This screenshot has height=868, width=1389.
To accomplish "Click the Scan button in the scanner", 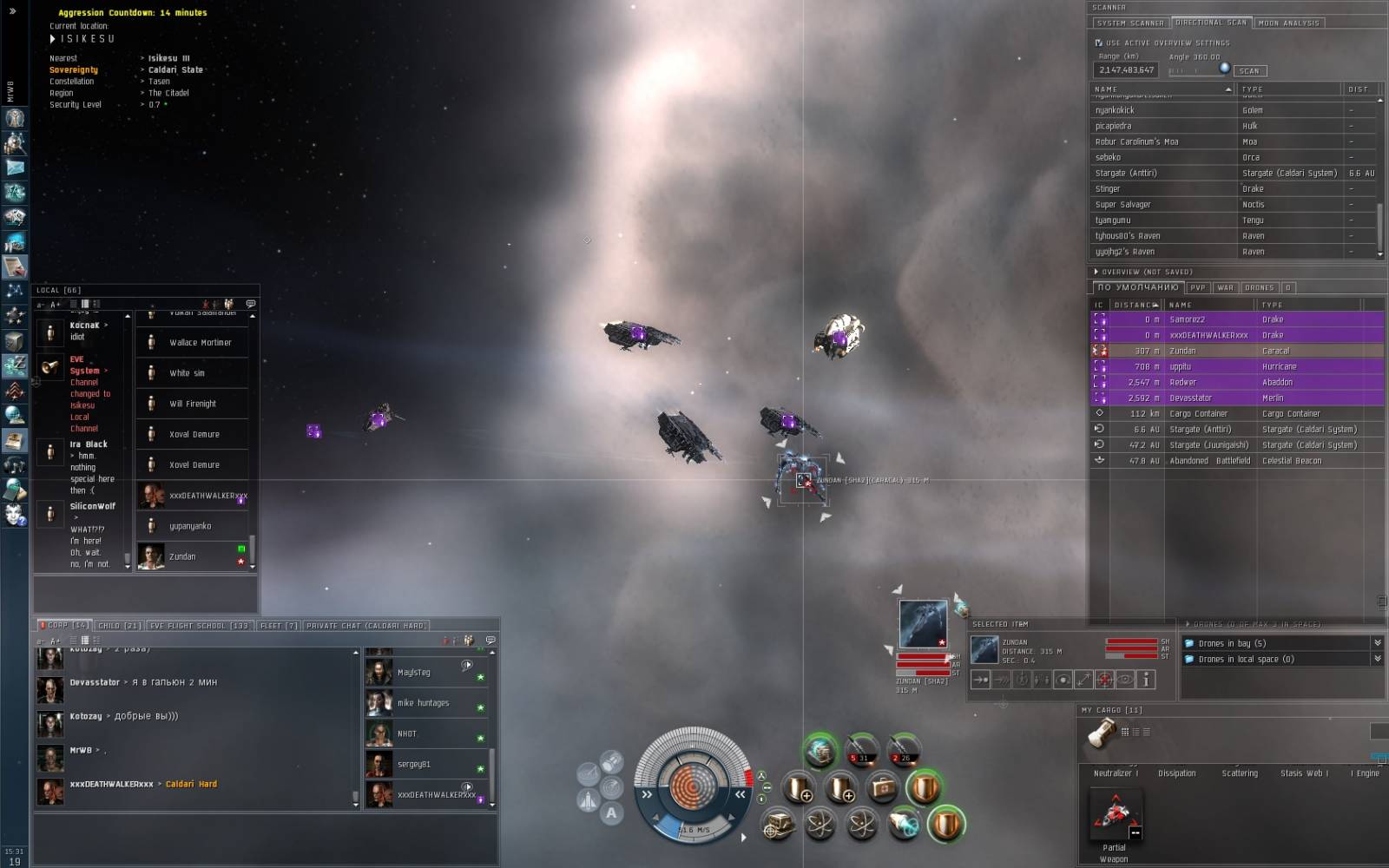I will [x=1249, y=71].
